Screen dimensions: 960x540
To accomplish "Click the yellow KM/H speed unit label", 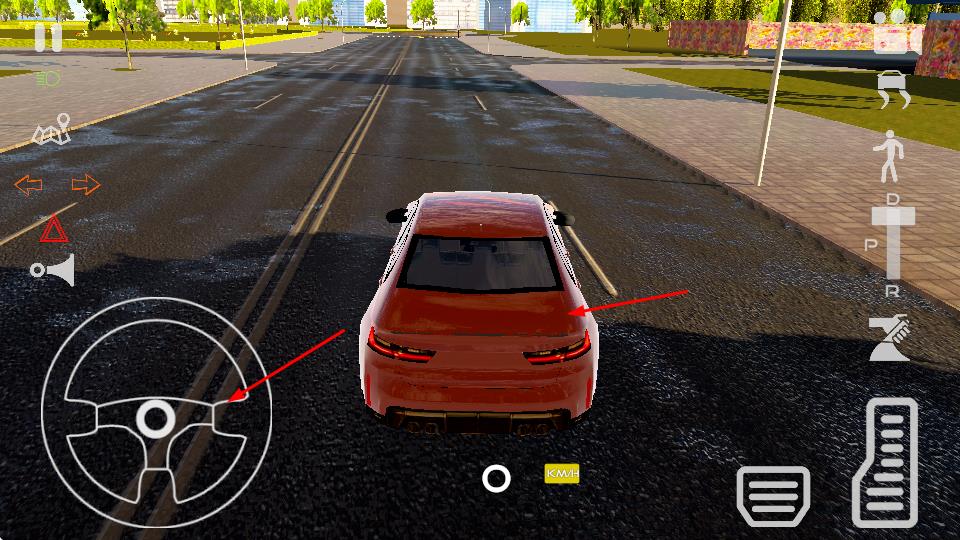I will pyautogui.click(x=562, y=473).
